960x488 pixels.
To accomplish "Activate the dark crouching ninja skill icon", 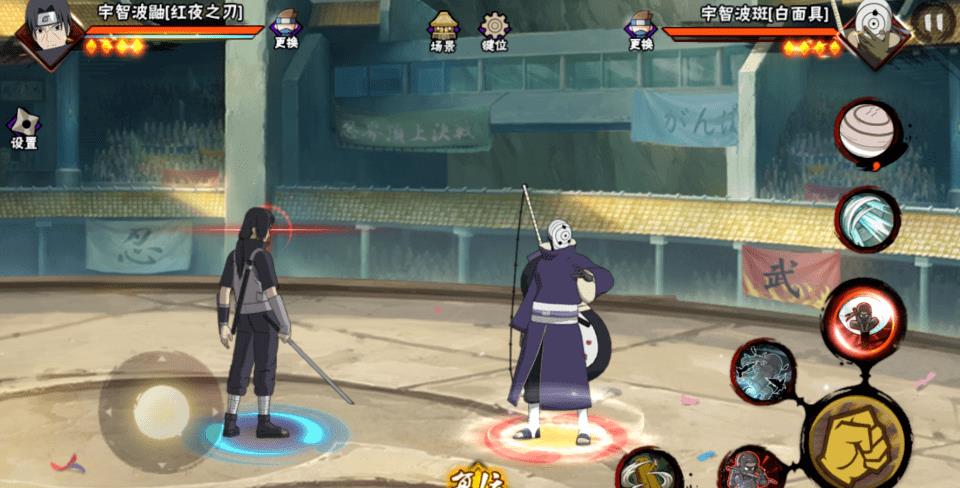I will pyautogui.click(x=746, y=470).
